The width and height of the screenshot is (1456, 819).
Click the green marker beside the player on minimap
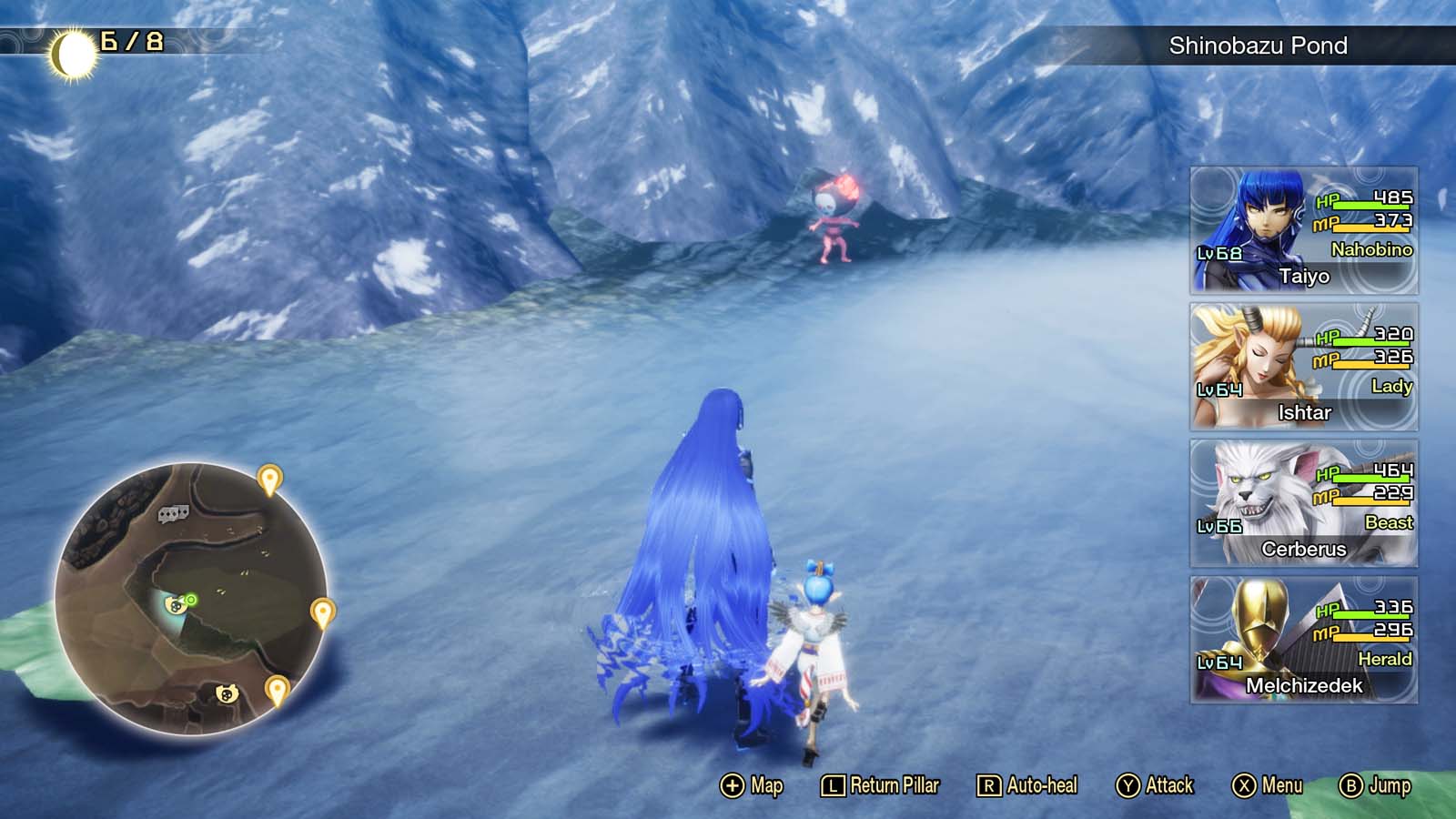pyautogui.click(x=189, y=600)
